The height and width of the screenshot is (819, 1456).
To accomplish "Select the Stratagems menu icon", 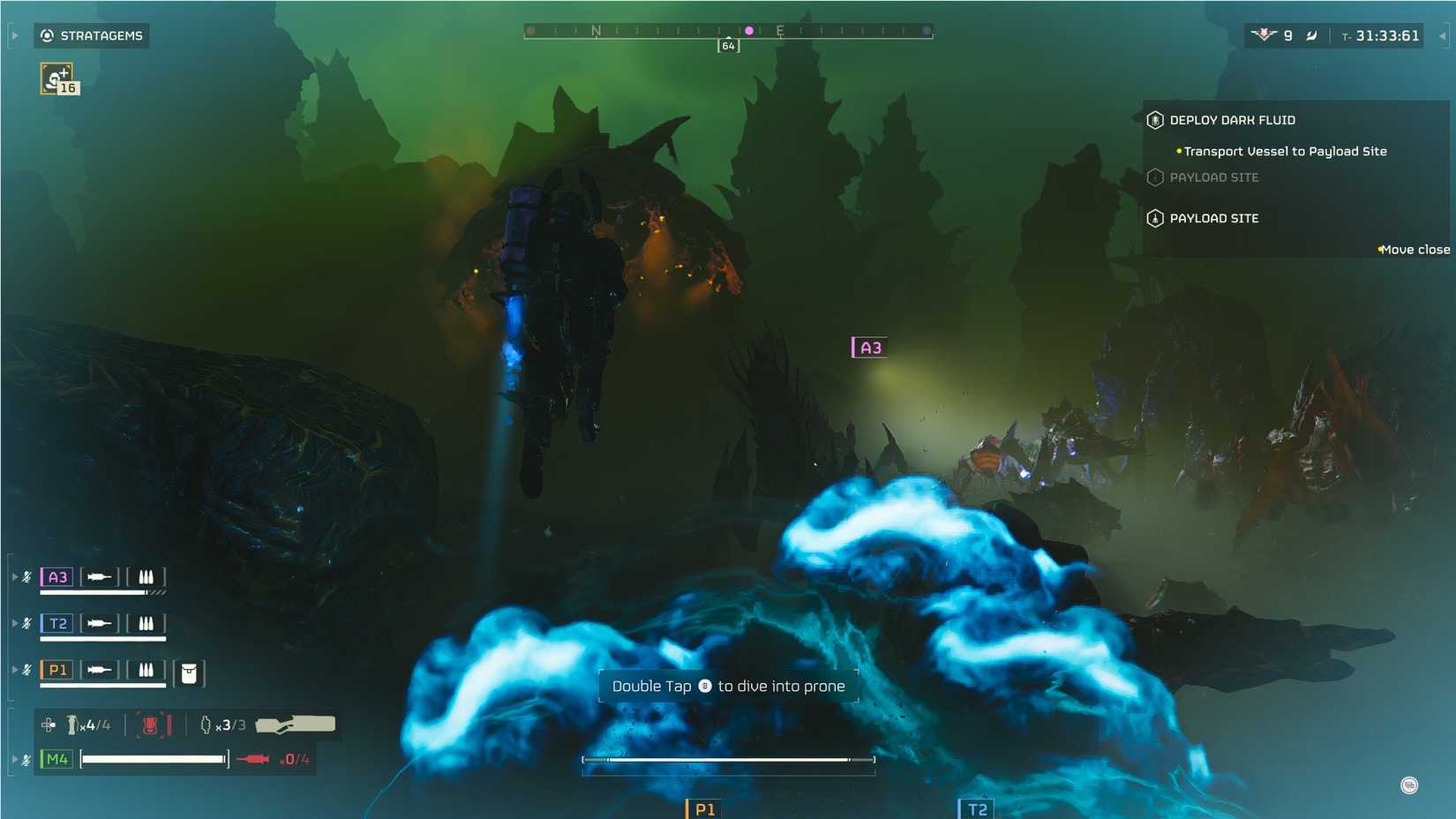I will tap(45, 35).
